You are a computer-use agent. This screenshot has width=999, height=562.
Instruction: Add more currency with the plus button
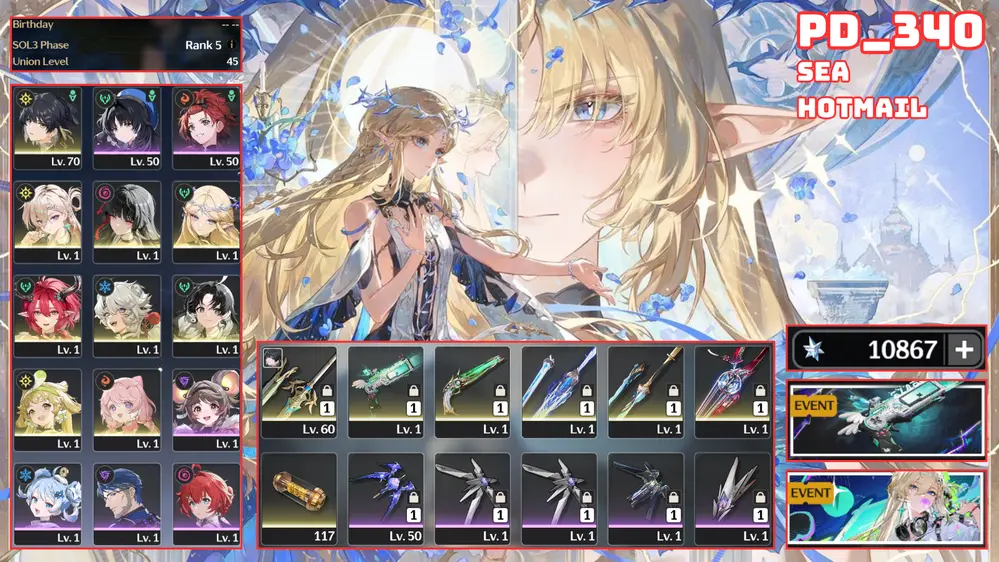(x=964, y=349)
